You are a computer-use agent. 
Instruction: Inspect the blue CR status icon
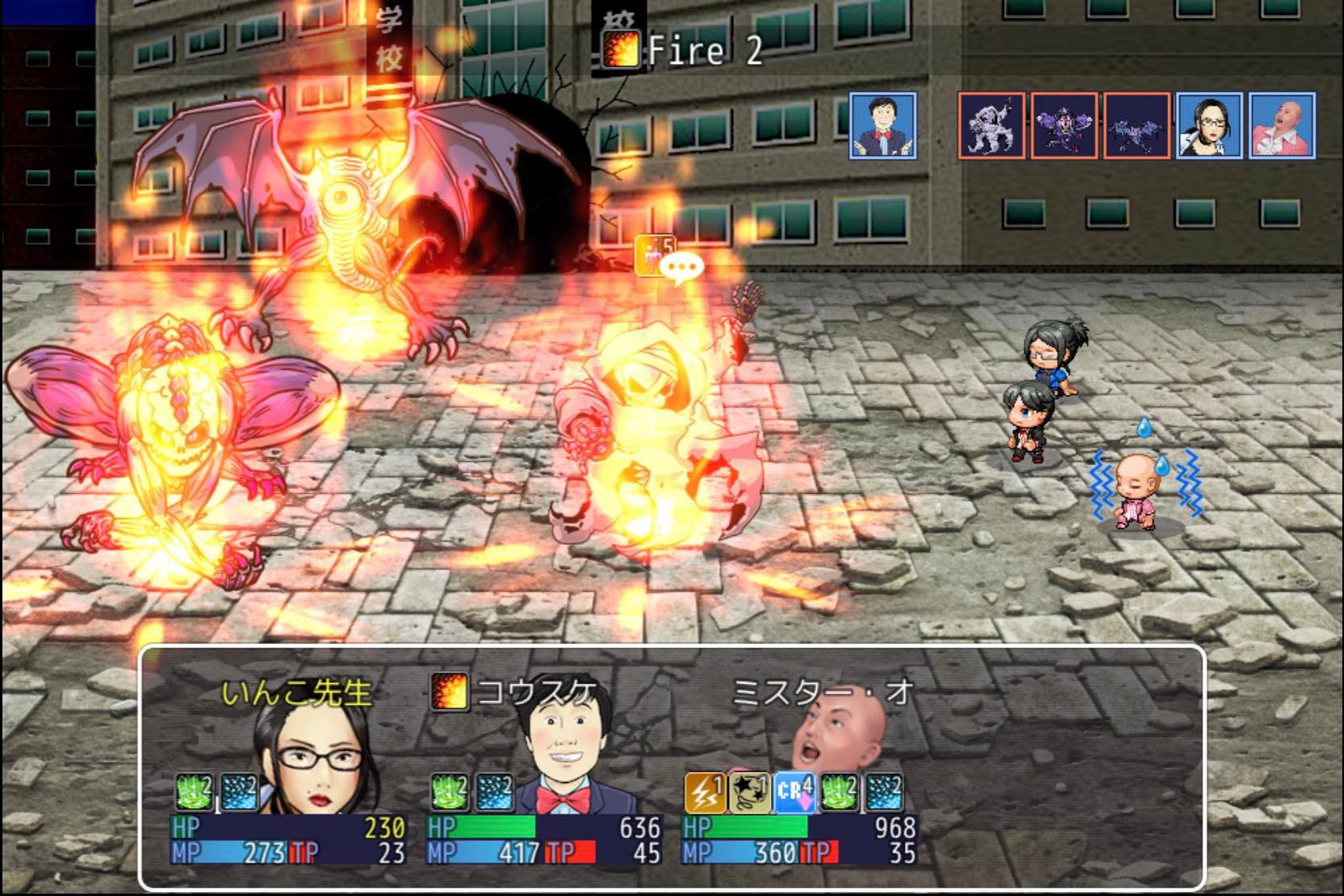(793, 793)
